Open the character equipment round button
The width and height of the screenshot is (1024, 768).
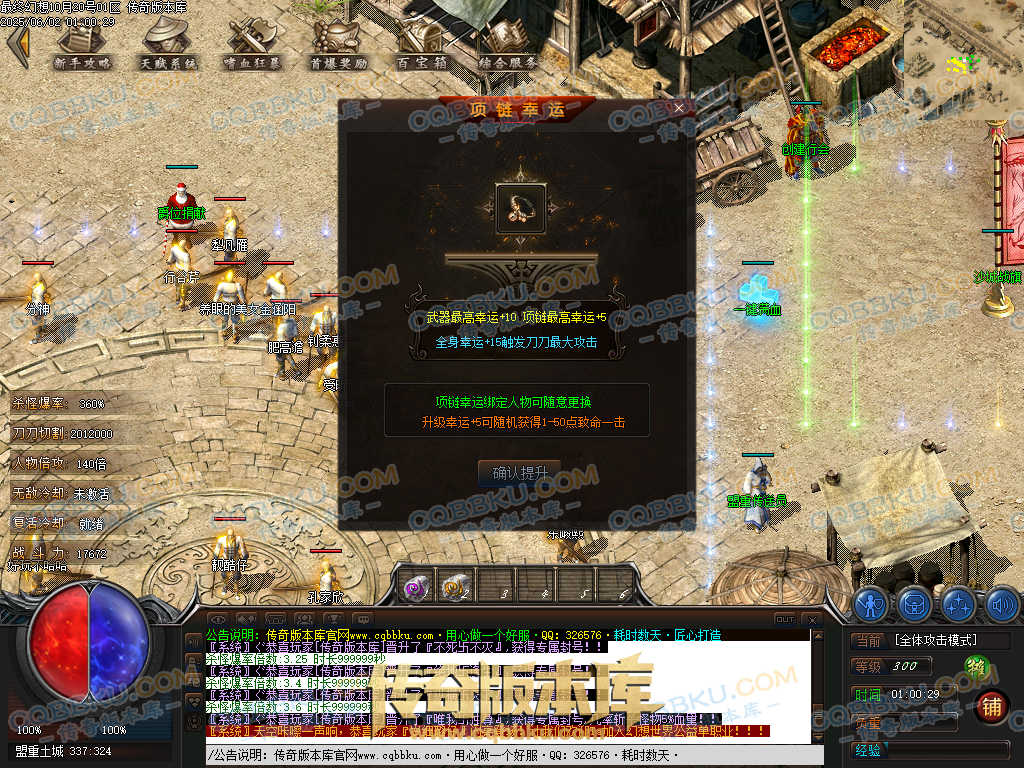coord(870,604)
